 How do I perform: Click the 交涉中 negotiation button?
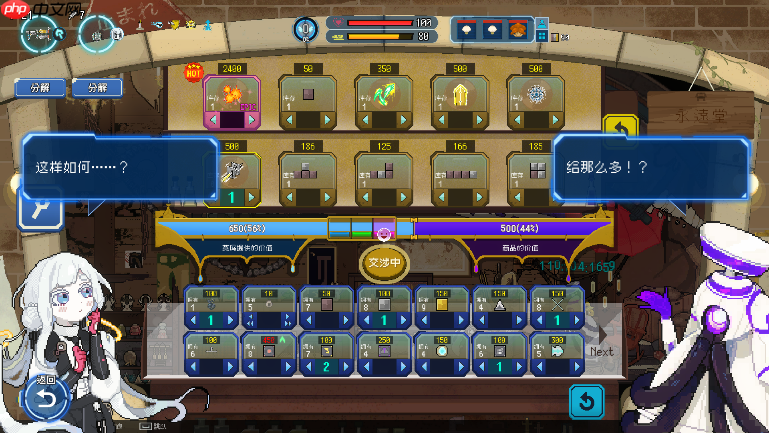tap(384, 263)
